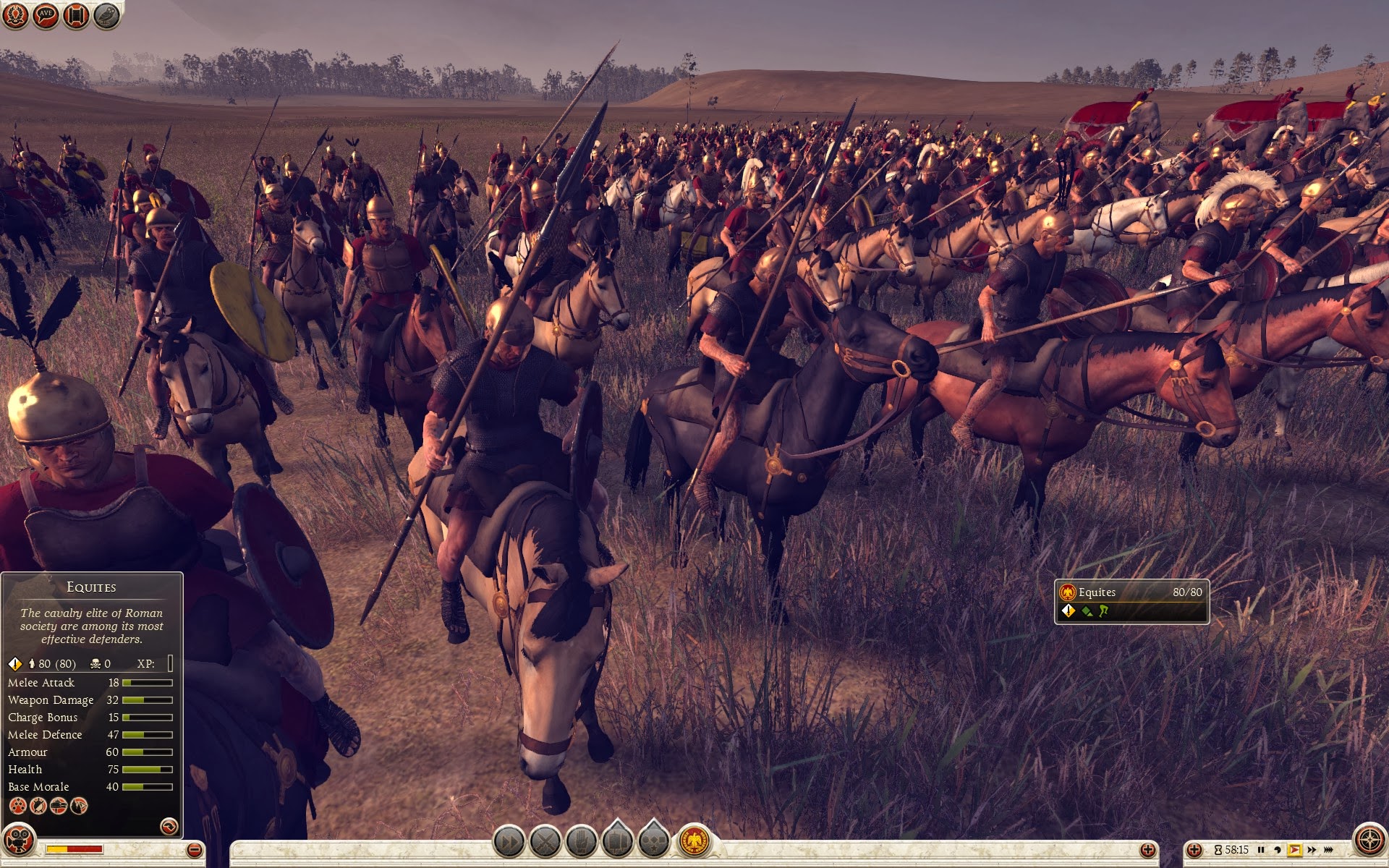Click the red arrow button in Equites info panel
This screenshot has height=868, width=1389.
coord(169,826)
